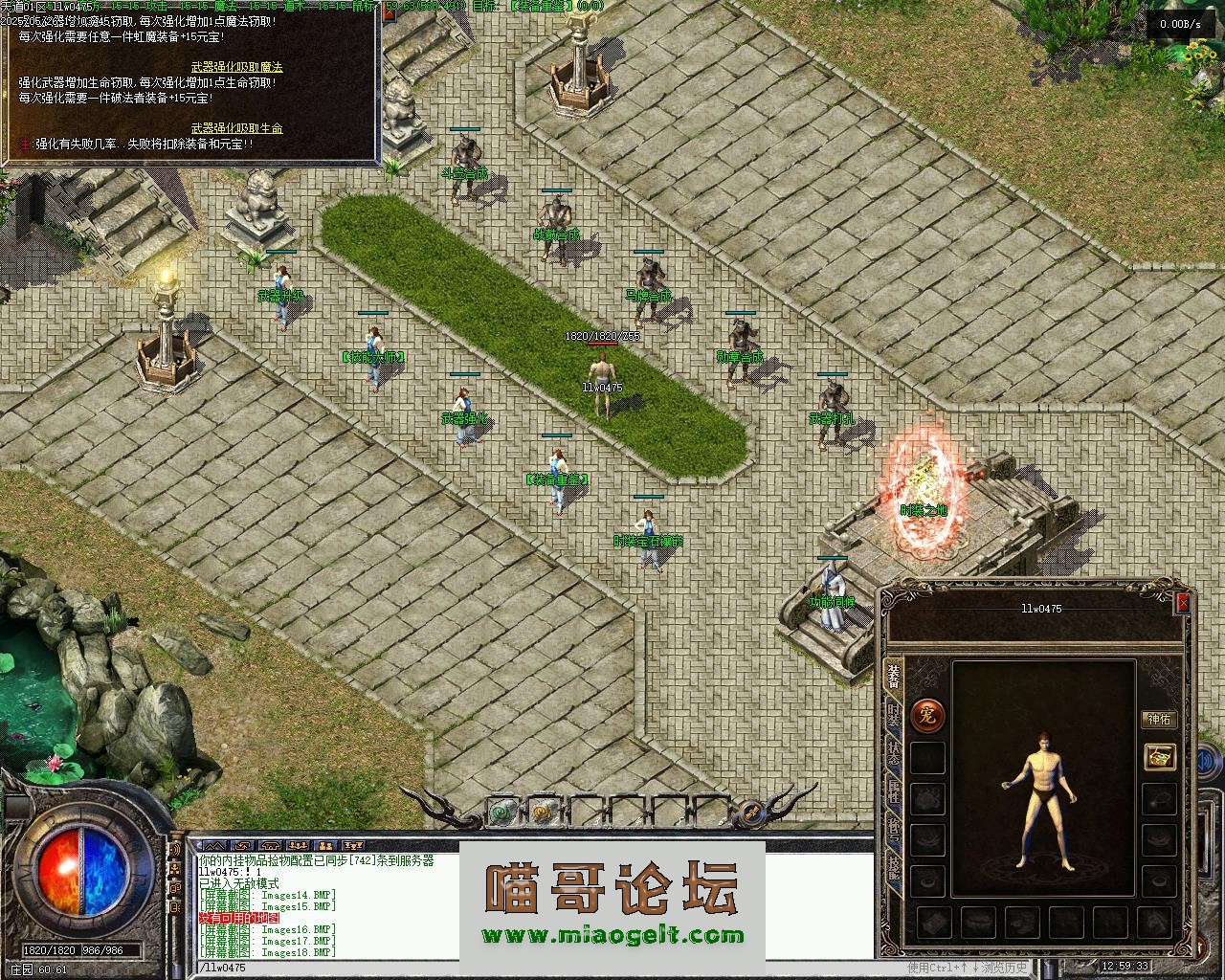Screen dimensions: 1225x980
Task: Click the round orange button beside the hotbar
Action: coord(752,813)
